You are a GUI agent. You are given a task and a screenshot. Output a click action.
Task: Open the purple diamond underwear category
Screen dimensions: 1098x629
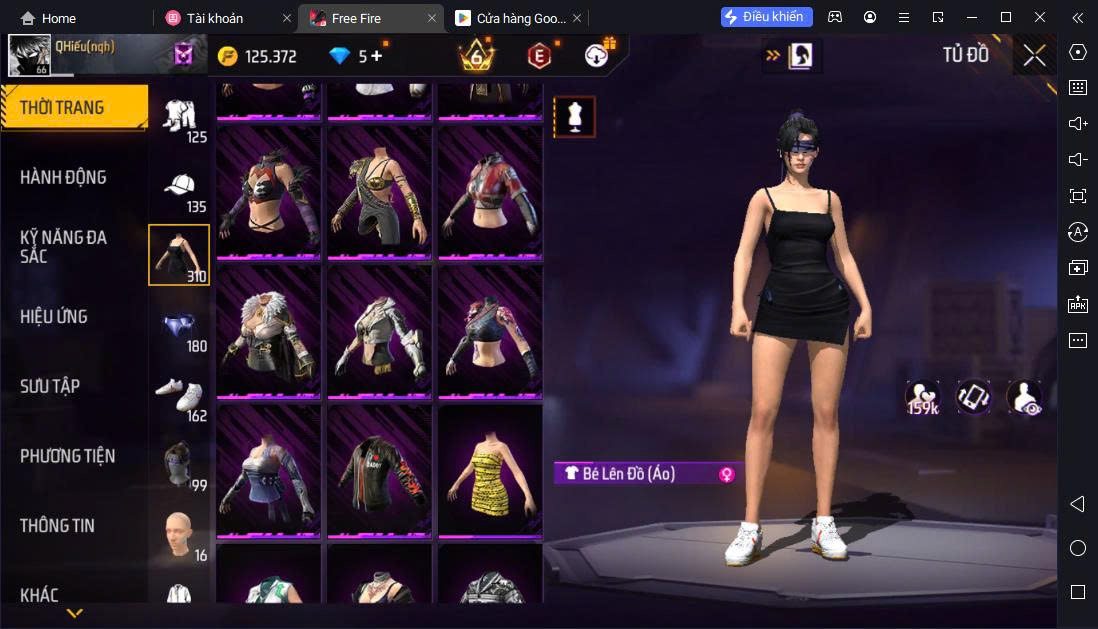(179, 326)
